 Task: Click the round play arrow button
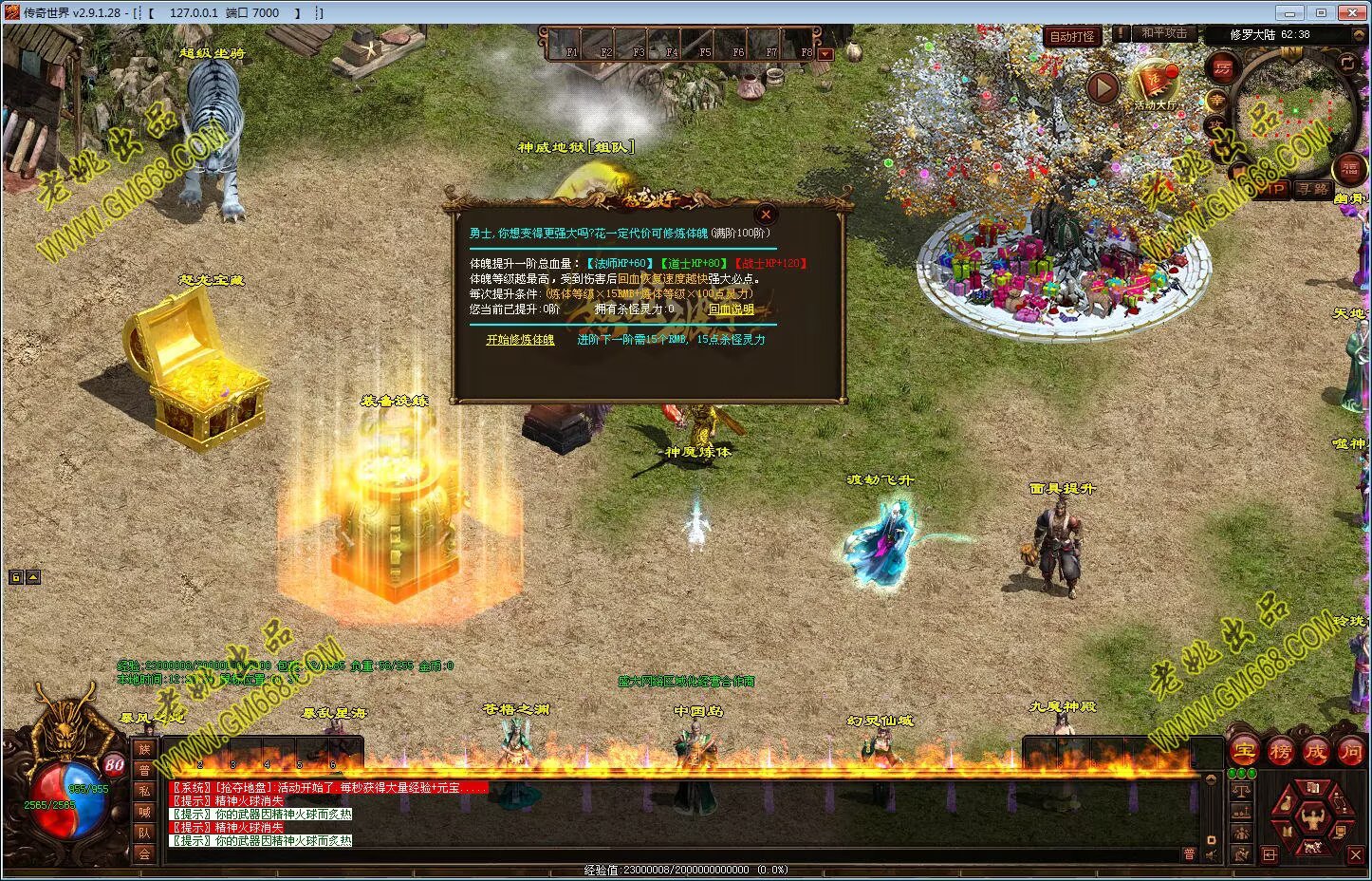[x=1103, y=87]
